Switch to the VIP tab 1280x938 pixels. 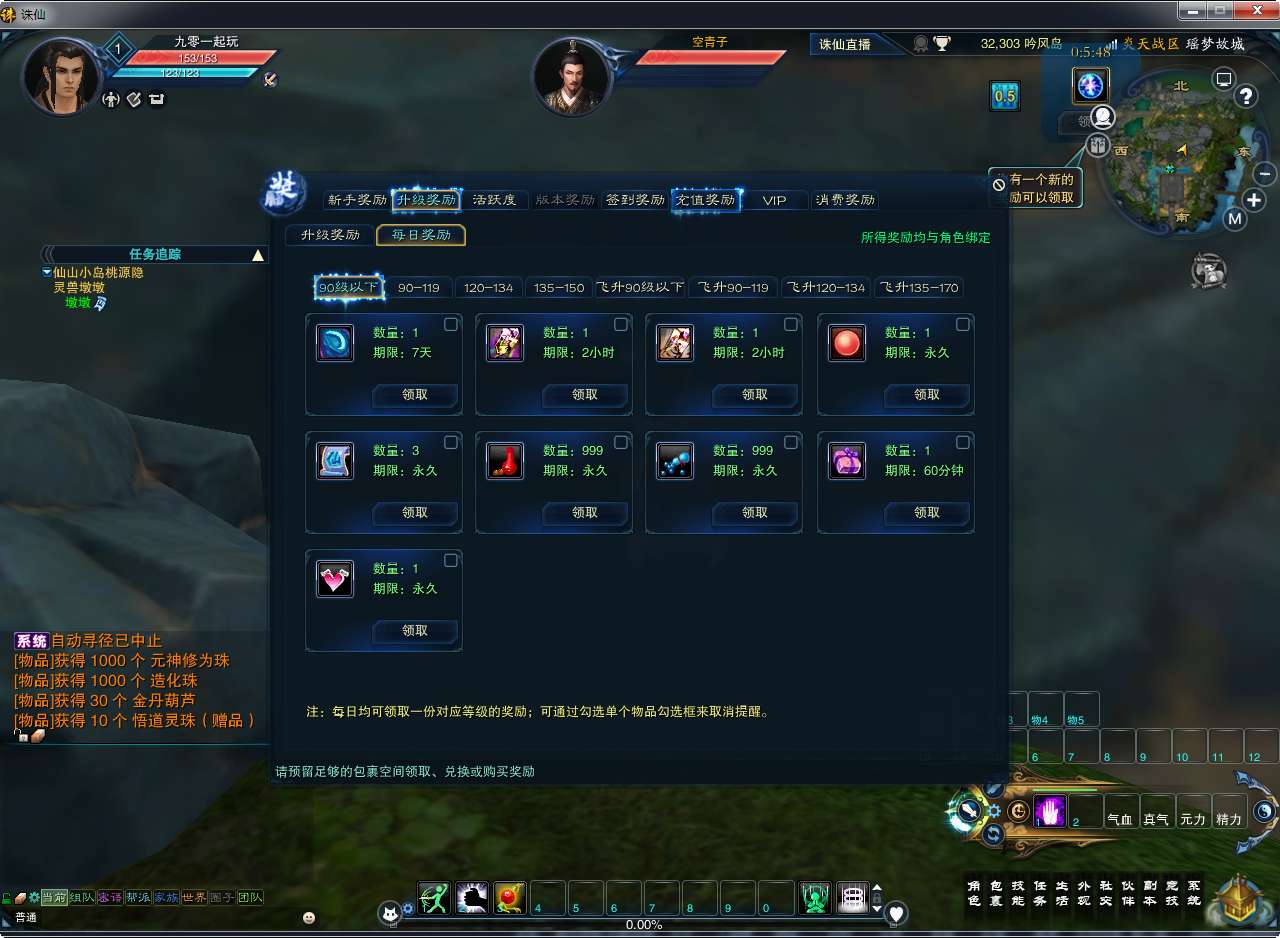click(x=774, y=200)
